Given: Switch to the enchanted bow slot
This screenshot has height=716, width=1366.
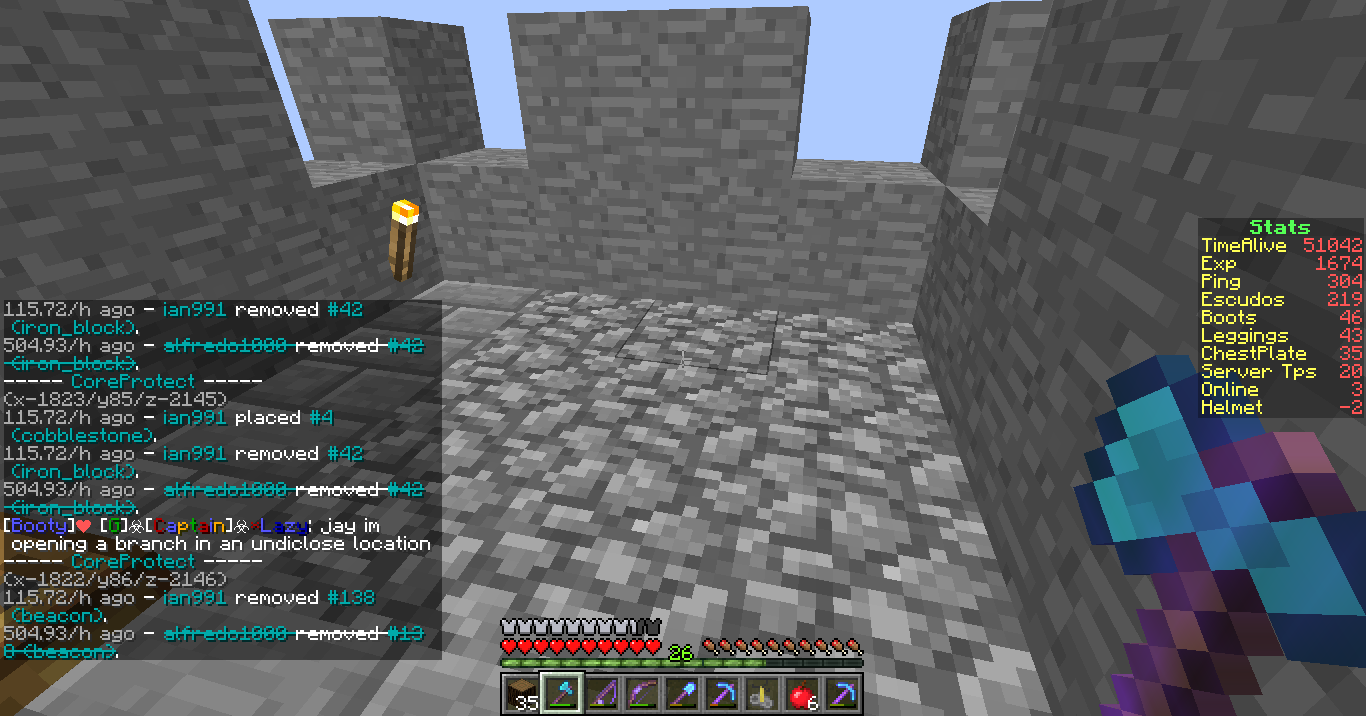Looking at the screenshot, I should pos(640,694).
